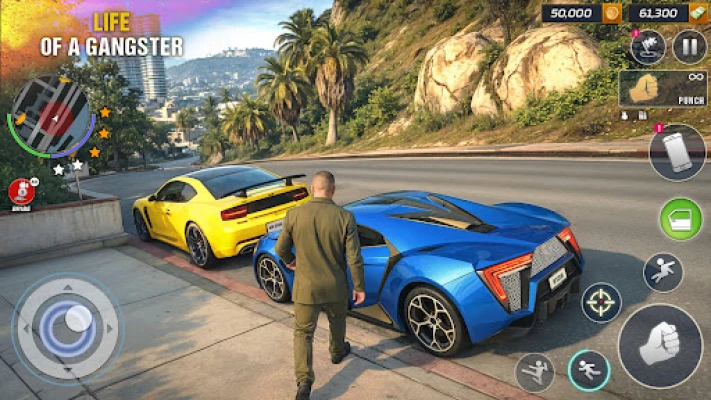Tap the green car door button
The width and height of the screenshot is (711, 400).
tap(680, 219)
